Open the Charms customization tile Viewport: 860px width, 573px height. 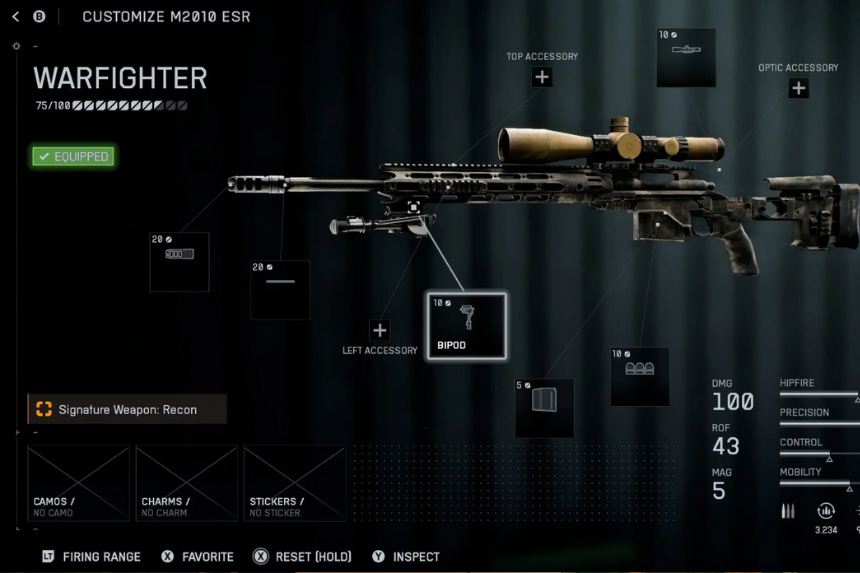(186, 484)
